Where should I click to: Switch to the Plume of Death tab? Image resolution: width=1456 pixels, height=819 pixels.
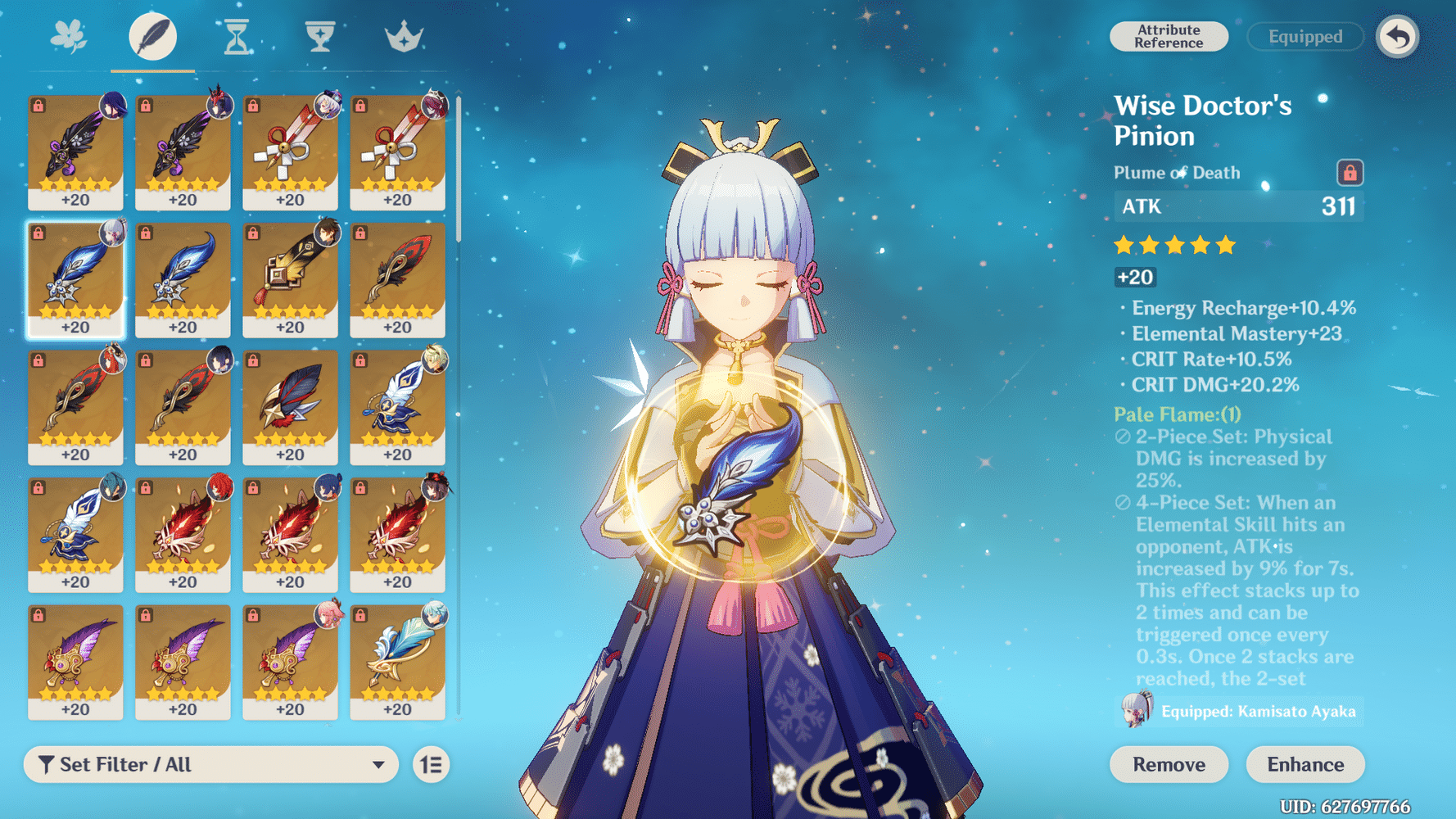(152, 34)
